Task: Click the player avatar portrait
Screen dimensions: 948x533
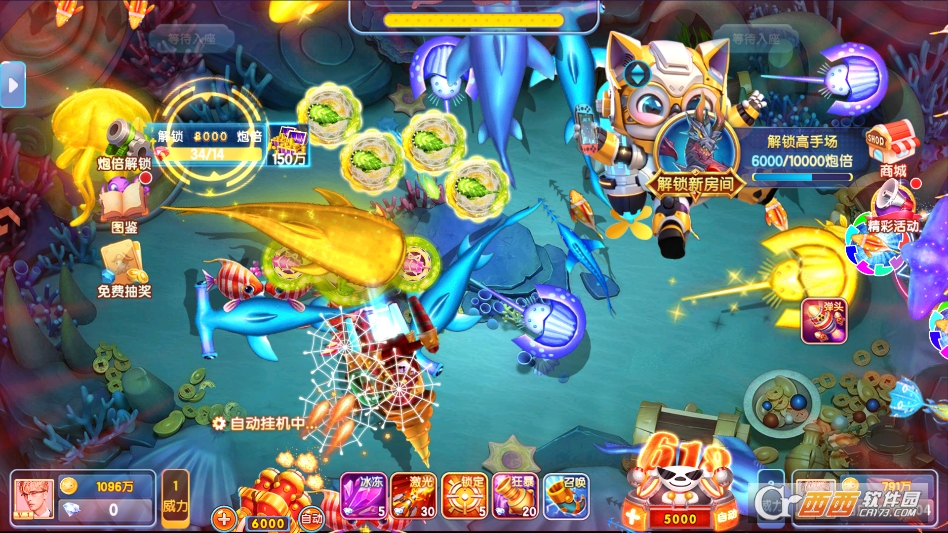Action: [x=33, y=498]
